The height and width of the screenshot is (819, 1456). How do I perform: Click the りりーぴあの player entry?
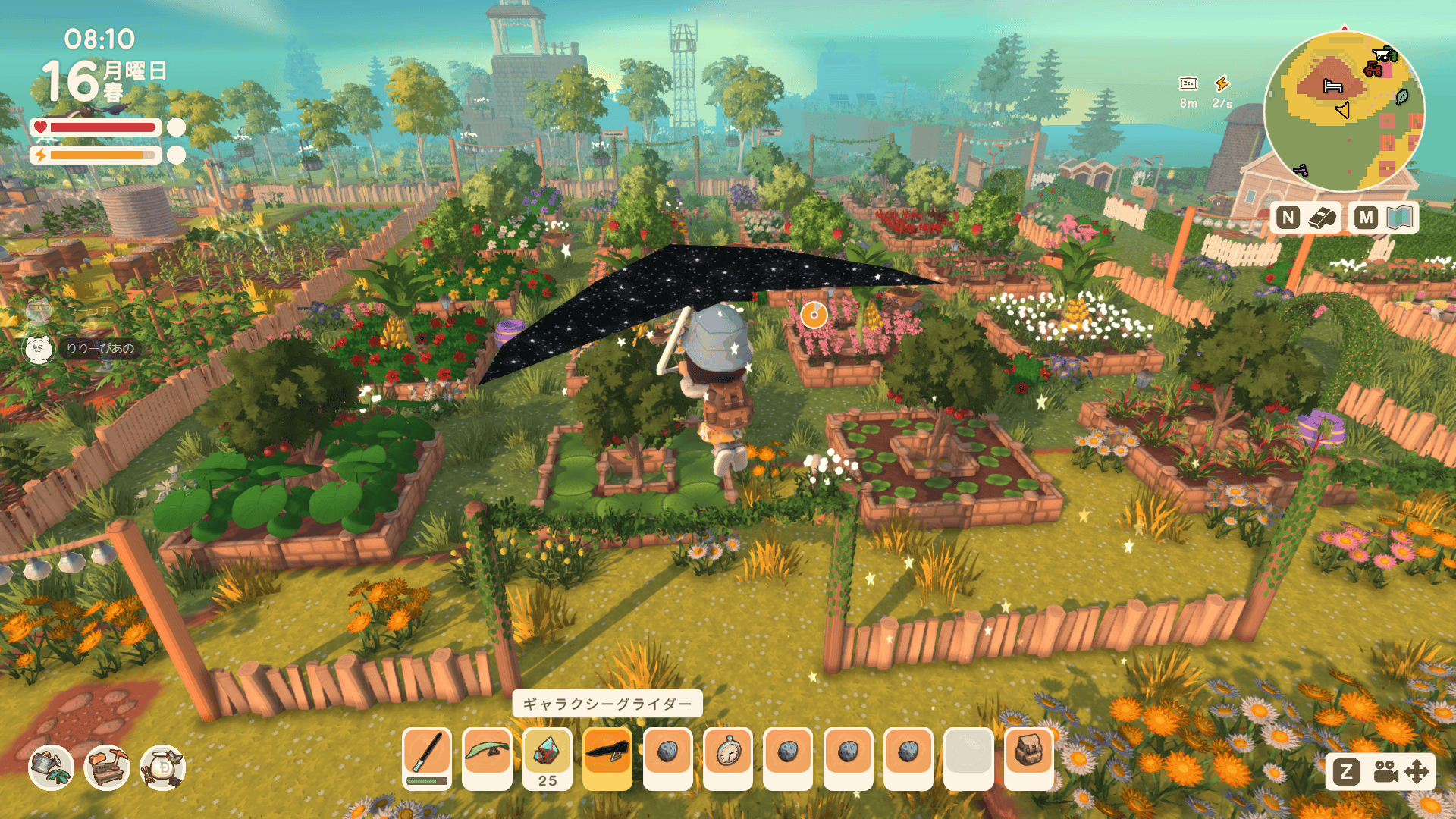99,349
